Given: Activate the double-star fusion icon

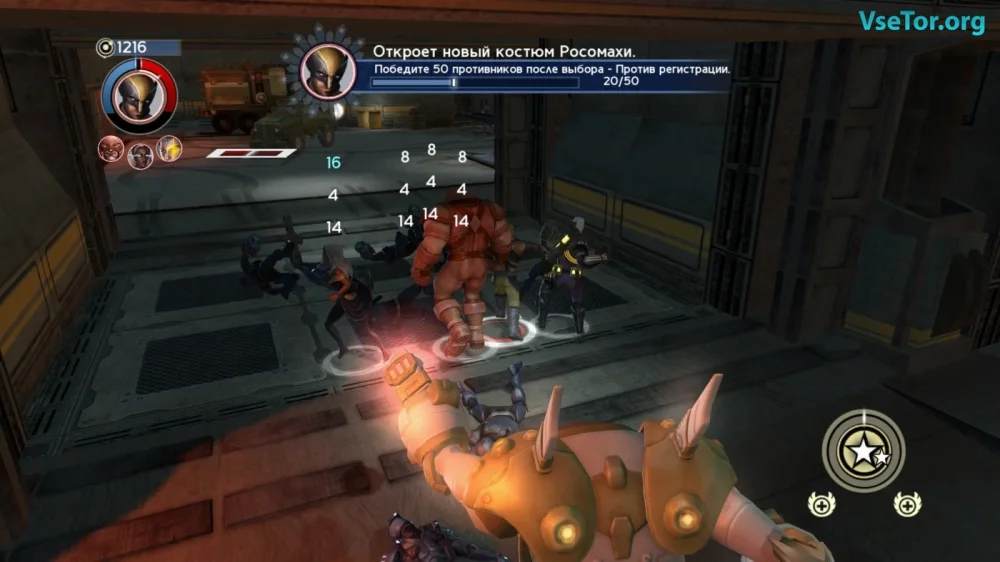Looking at the screenshot, I should click(864, 453).
